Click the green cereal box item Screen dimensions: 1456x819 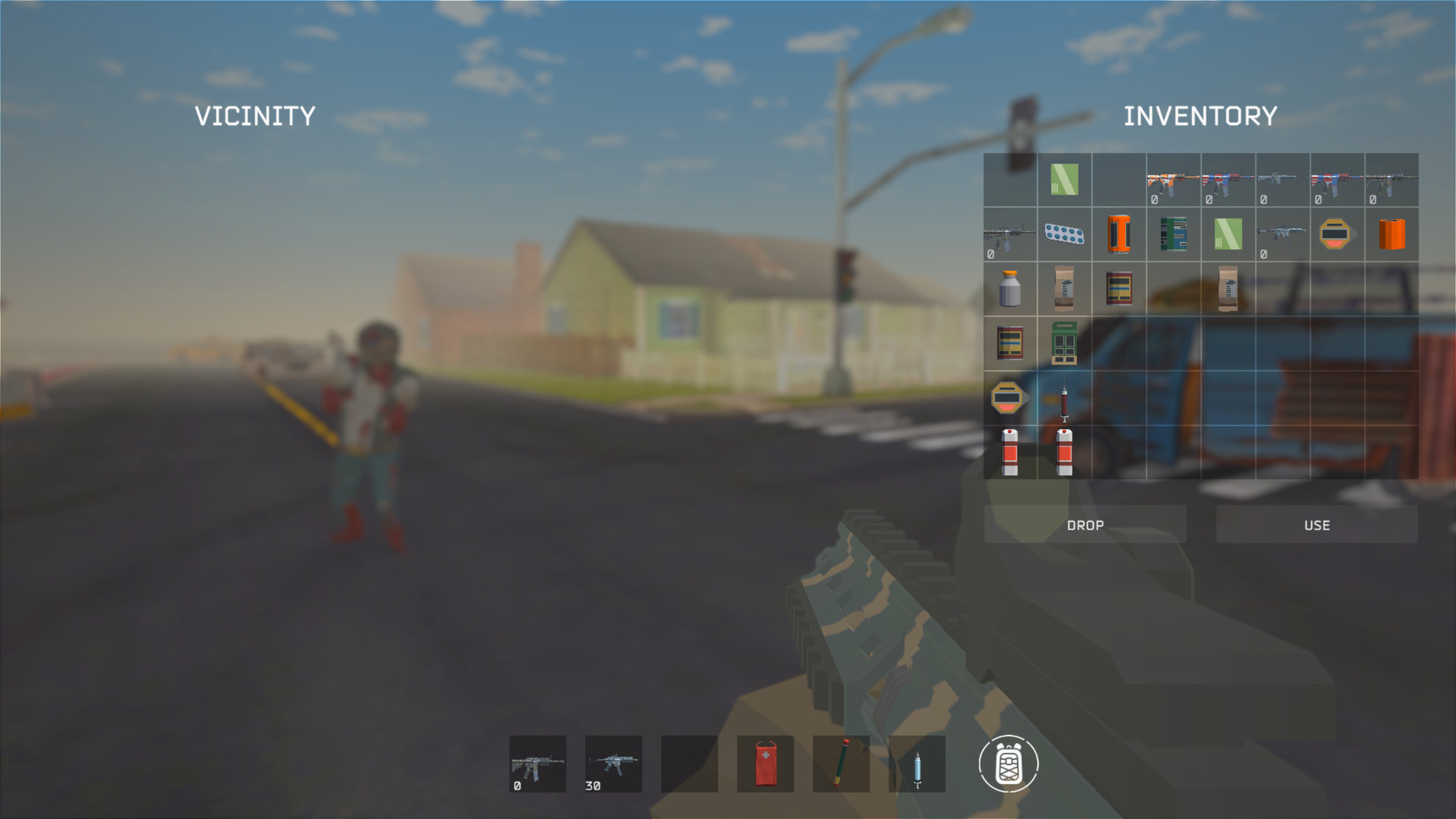click(x=1064, y=344)
